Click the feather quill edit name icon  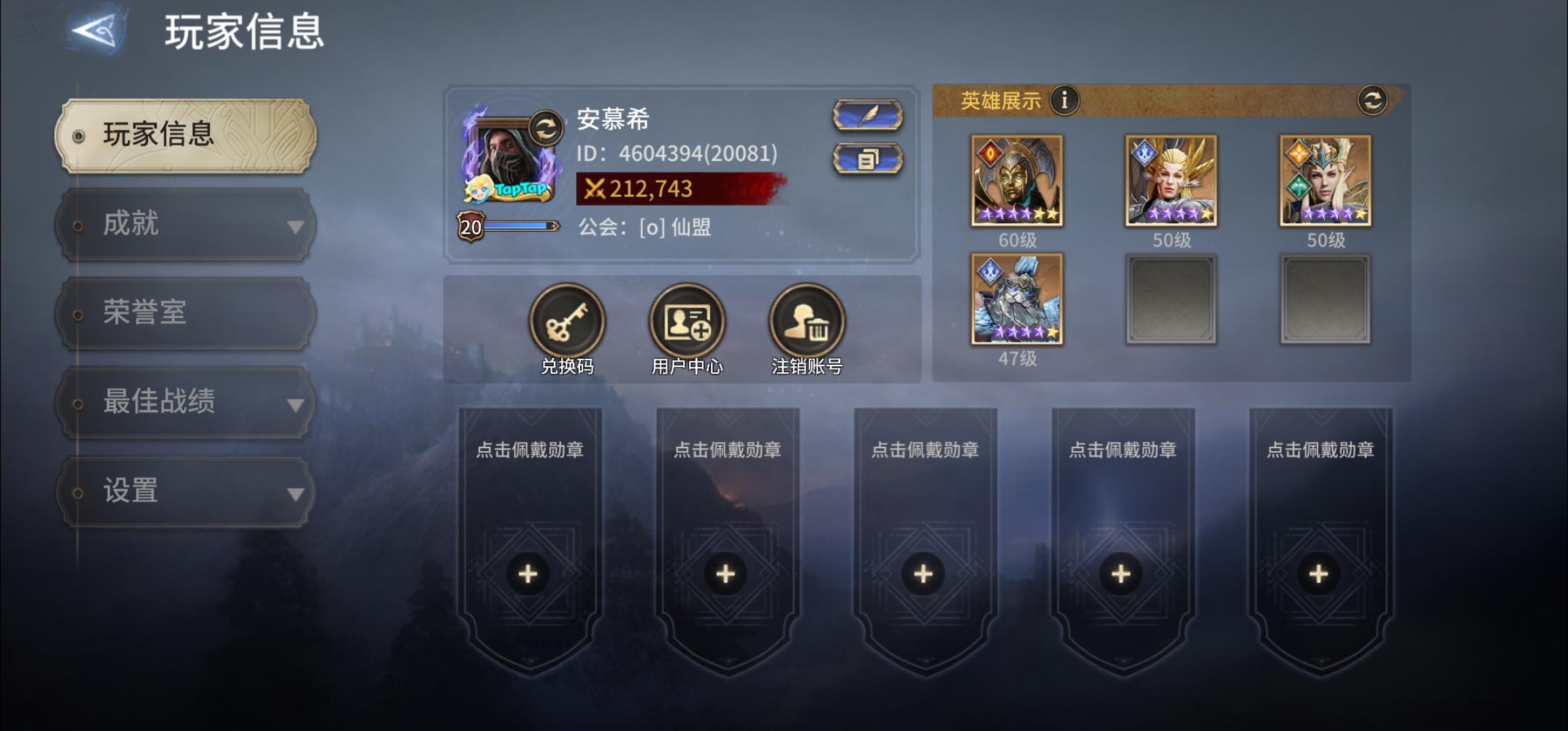[x=867, y=114]
